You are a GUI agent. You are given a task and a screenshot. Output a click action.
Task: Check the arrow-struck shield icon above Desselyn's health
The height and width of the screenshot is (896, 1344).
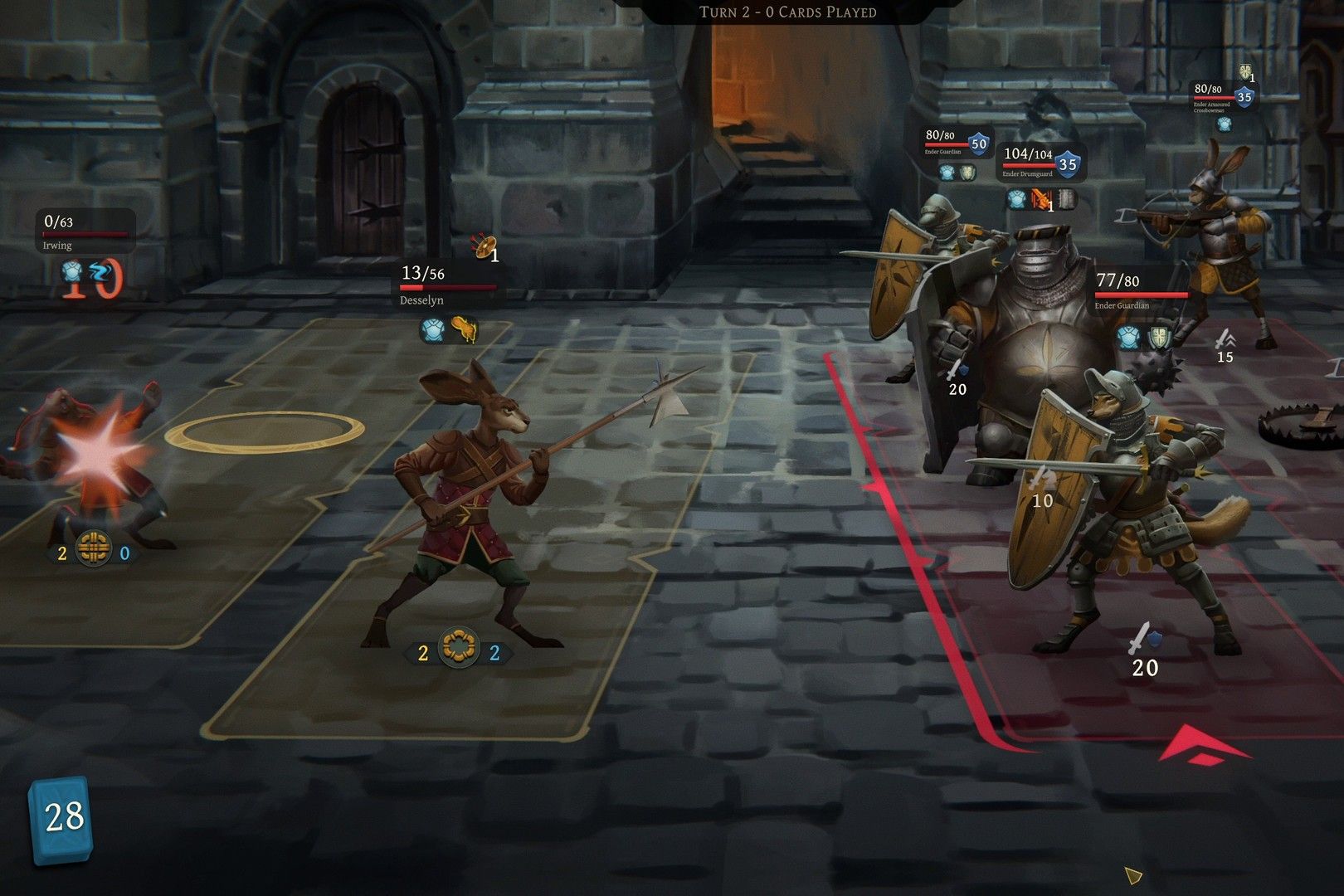coord(481,246)
